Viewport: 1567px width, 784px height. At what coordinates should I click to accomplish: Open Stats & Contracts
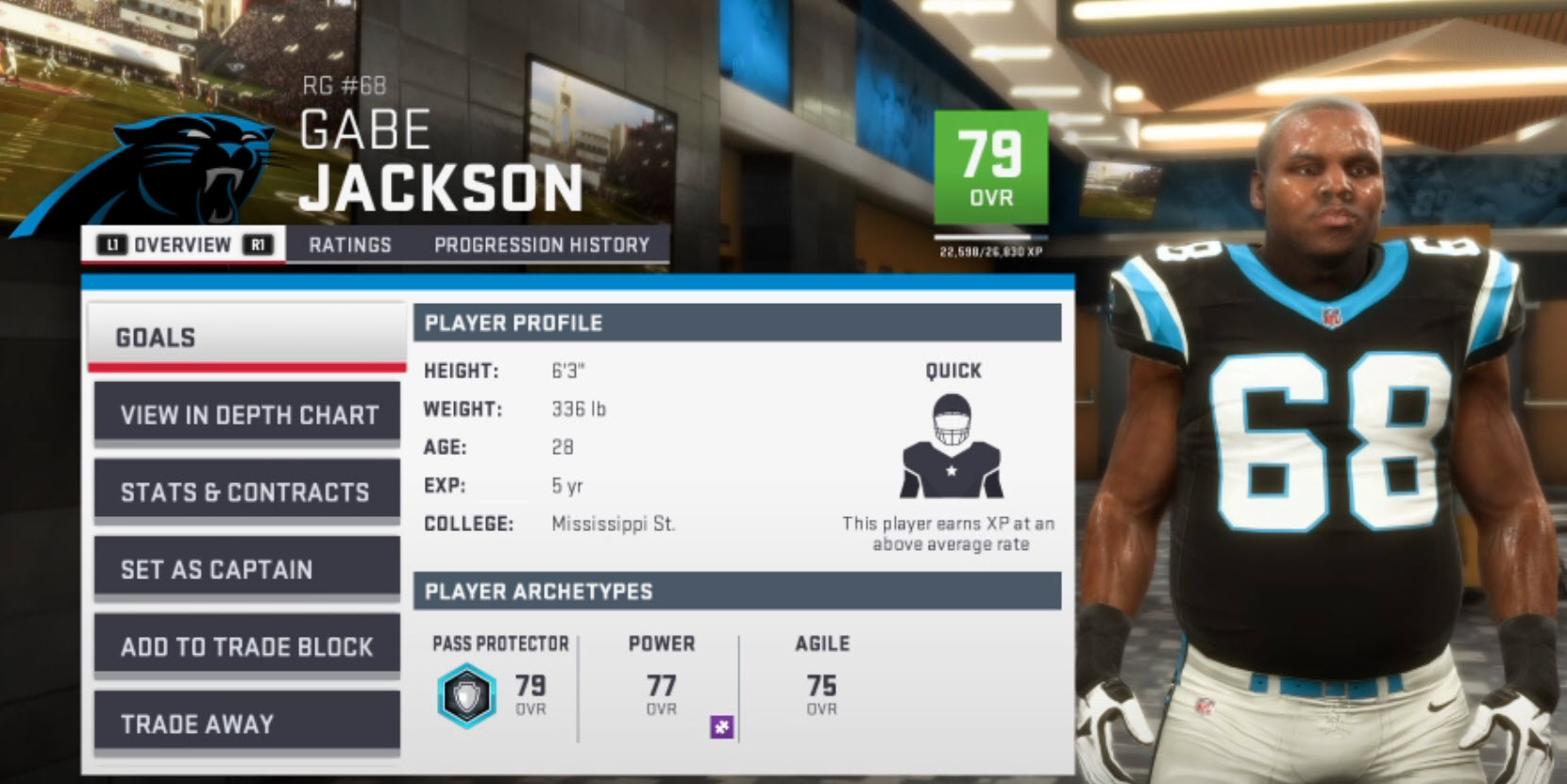click(245, 491)
